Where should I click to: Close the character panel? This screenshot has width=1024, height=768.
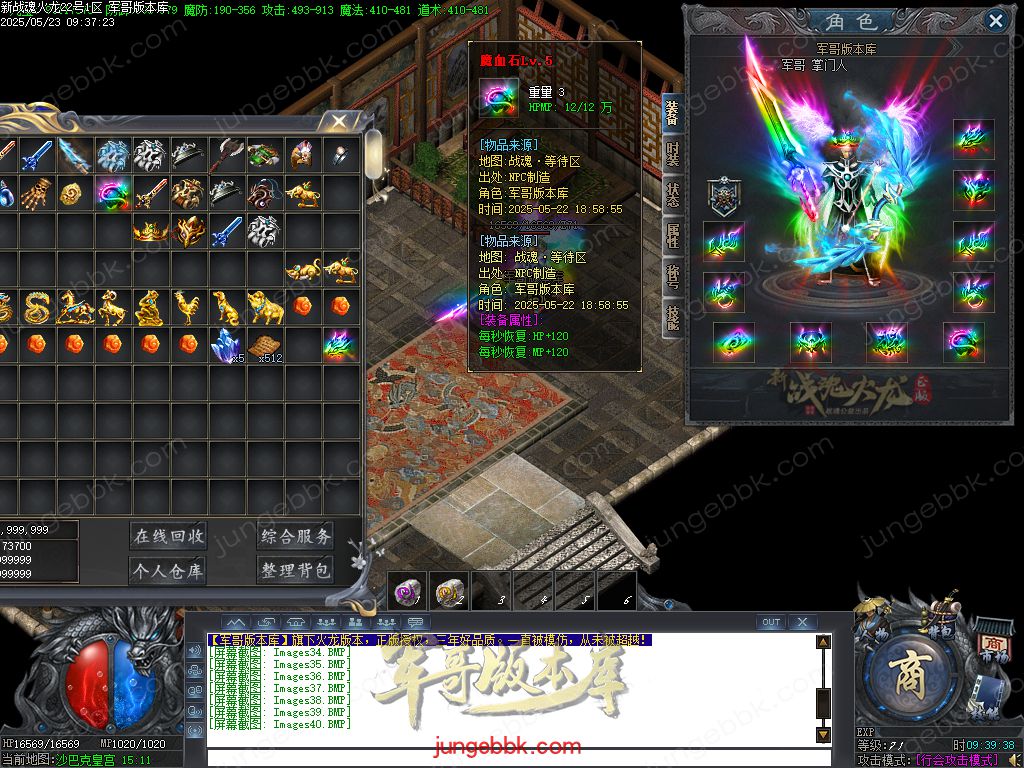coord(995,20)
